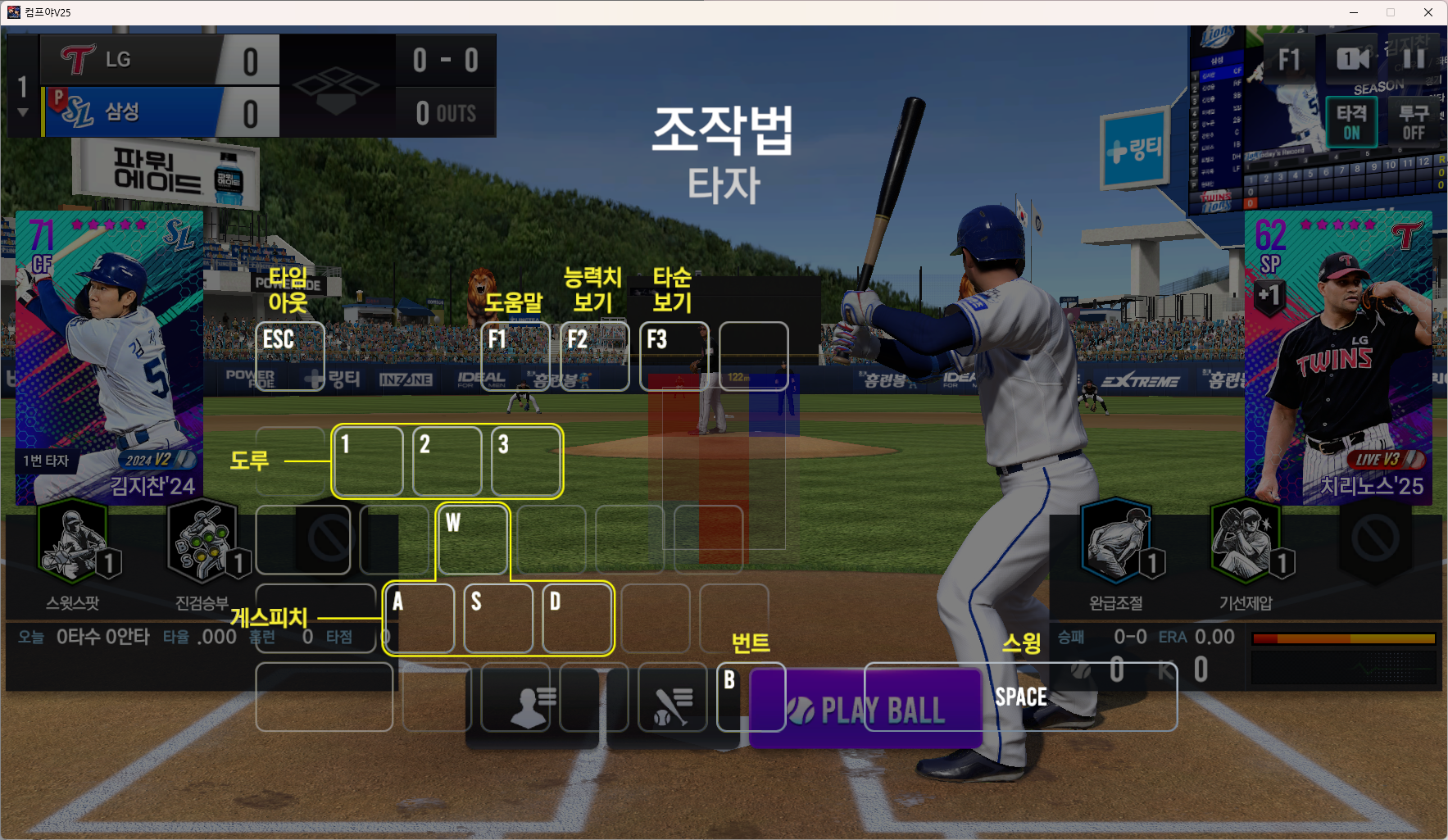Minimize the game window

[x=1354, y=12]
